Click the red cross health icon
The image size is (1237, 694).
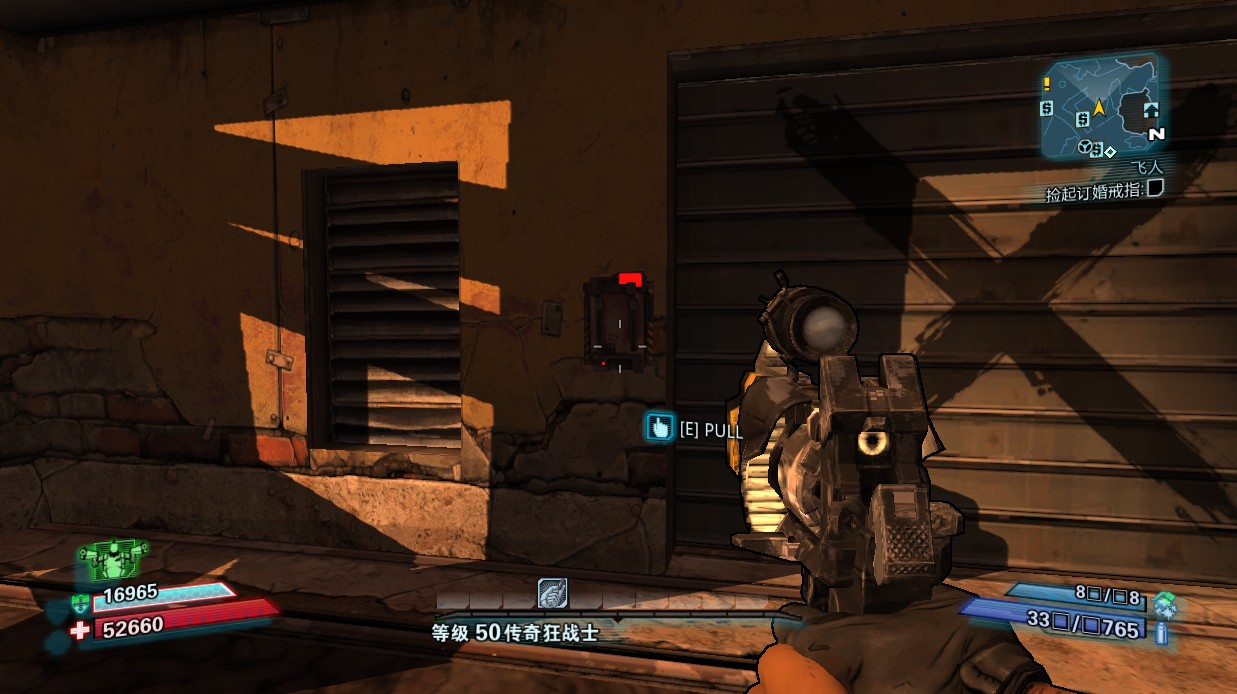(x=79, y=629)
